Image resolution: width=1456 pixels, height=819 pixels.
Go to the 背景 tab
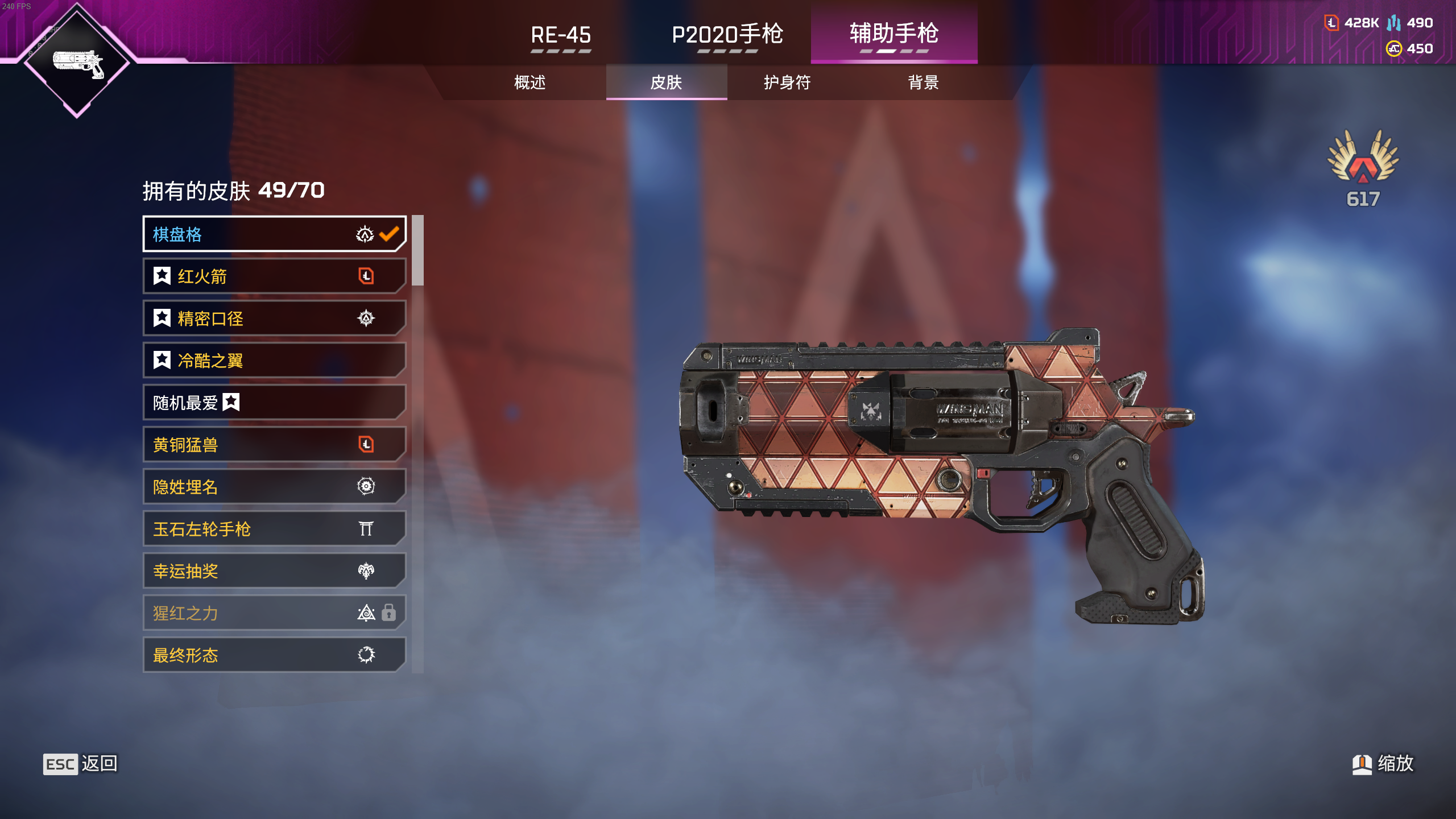[x=923, y=82]
